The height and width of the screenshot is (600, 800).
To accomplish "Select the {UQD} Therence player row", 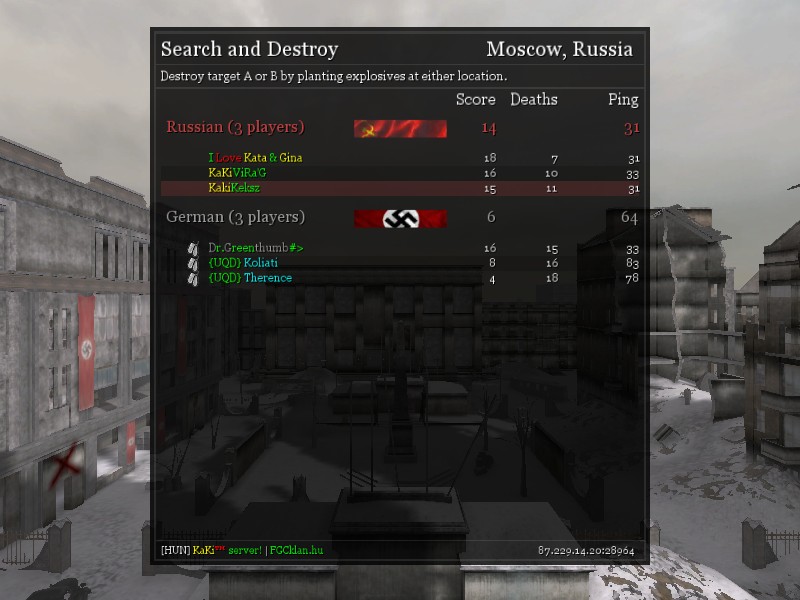I will pyautogui.click(x=250, y=278).
